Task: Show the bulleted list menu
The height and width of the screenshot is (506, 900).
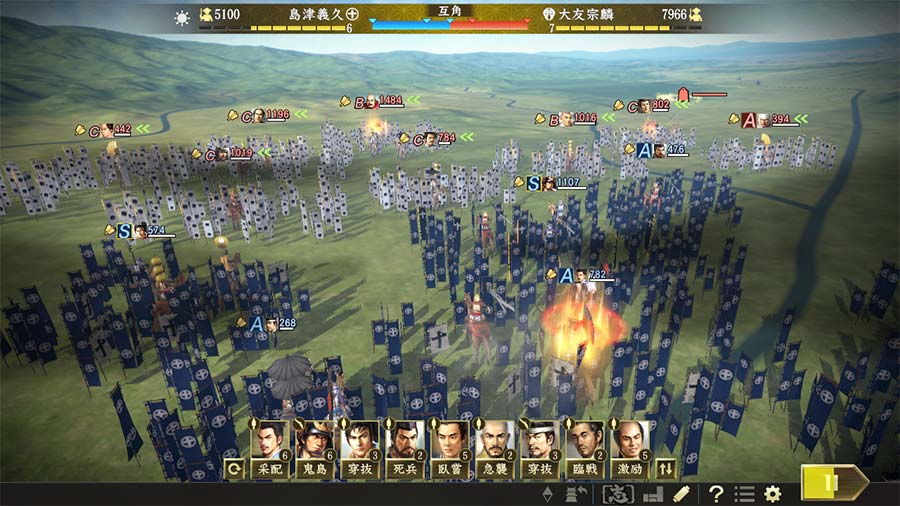Action: [x=744, y=493]
